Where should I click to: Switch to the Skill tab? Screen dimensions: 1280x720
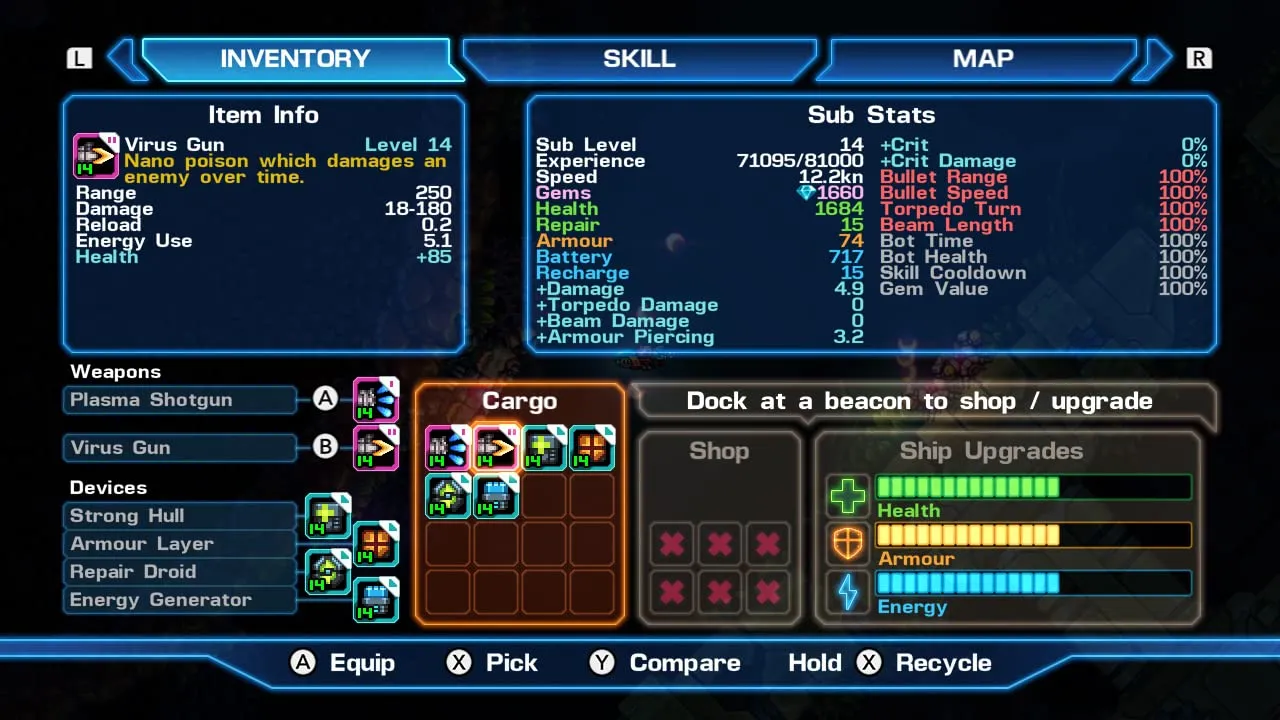(x=639, y=59)
